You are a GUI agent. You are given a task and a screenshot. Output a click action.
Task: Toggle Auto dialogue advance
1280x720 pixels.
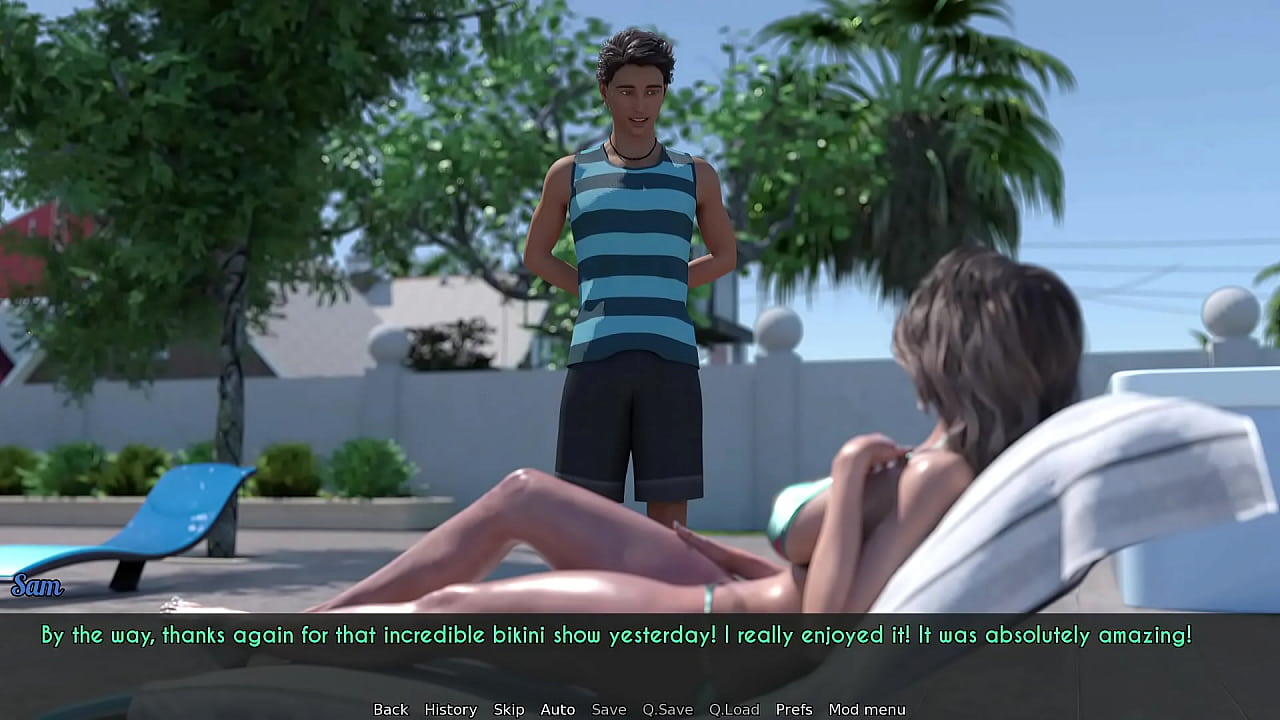[x=557, y=709]
